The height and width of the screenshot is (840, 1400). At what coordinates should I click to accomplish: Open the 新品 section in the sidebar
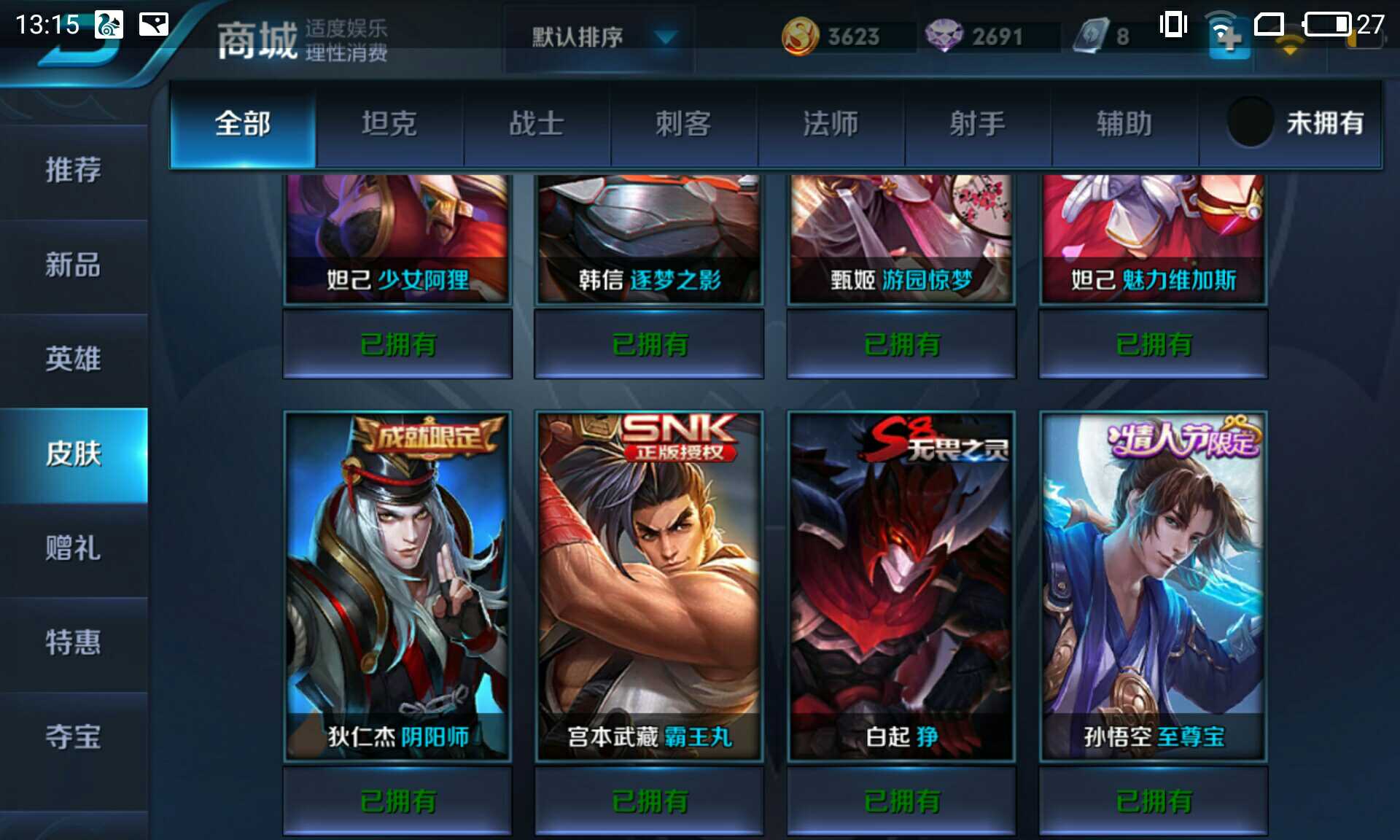coord(73,266)
